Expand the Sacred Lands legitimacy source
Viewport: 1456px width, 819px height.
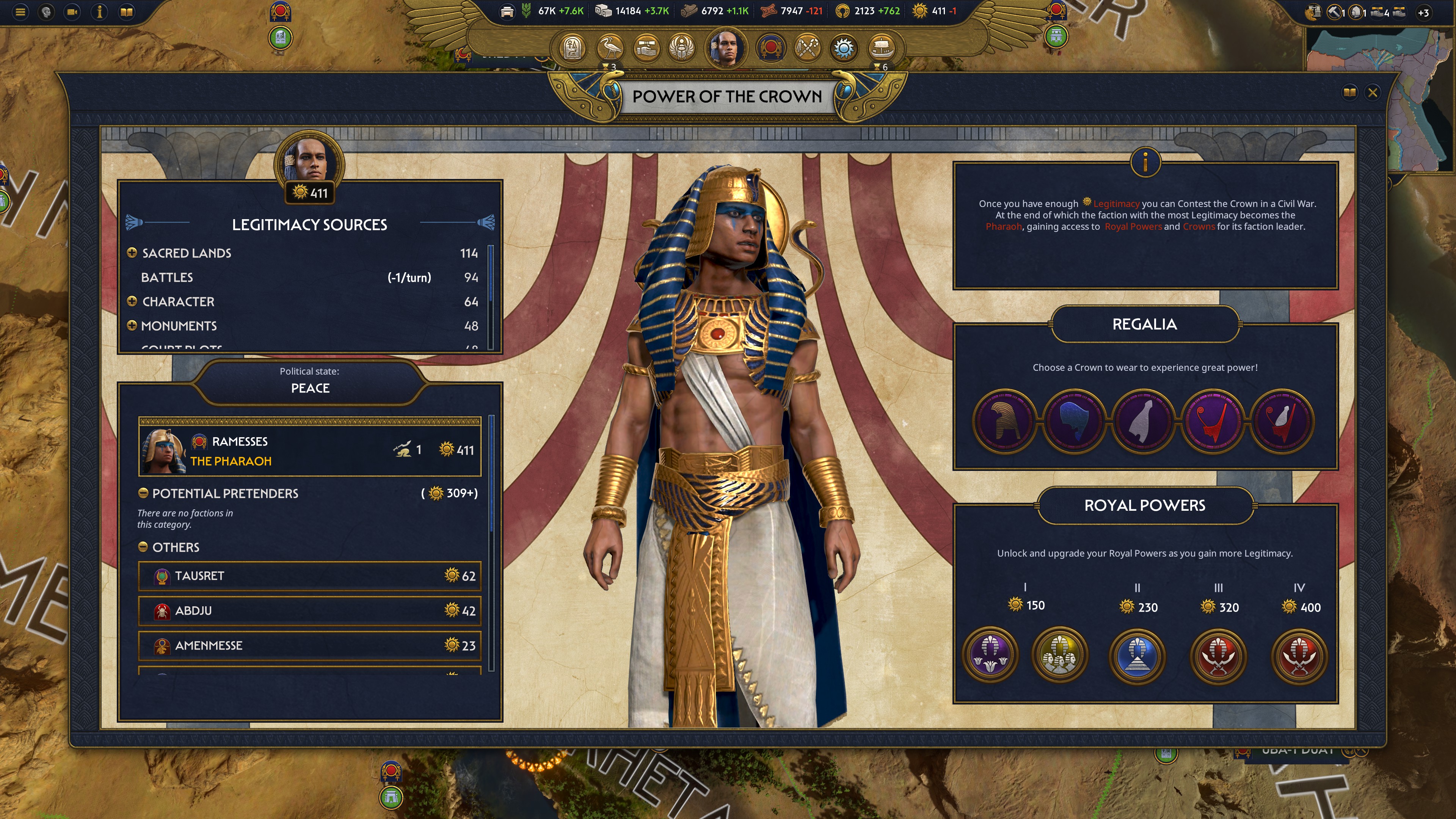(132, 253)
